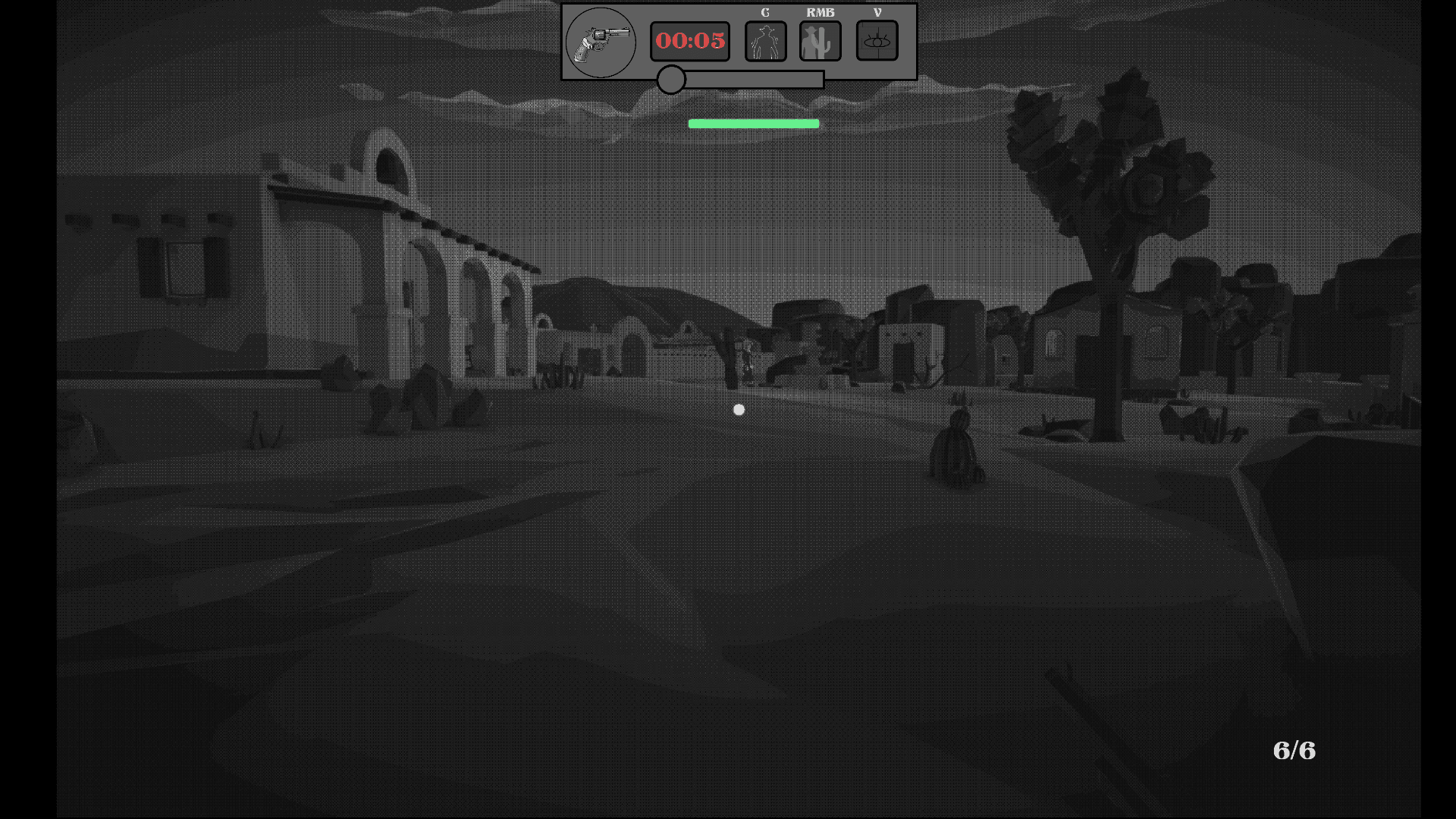Click the white crosshair dot at screen center
The height and width of the screenshot is (819, 1456).
pyautogui.click(x=739, y=409)
